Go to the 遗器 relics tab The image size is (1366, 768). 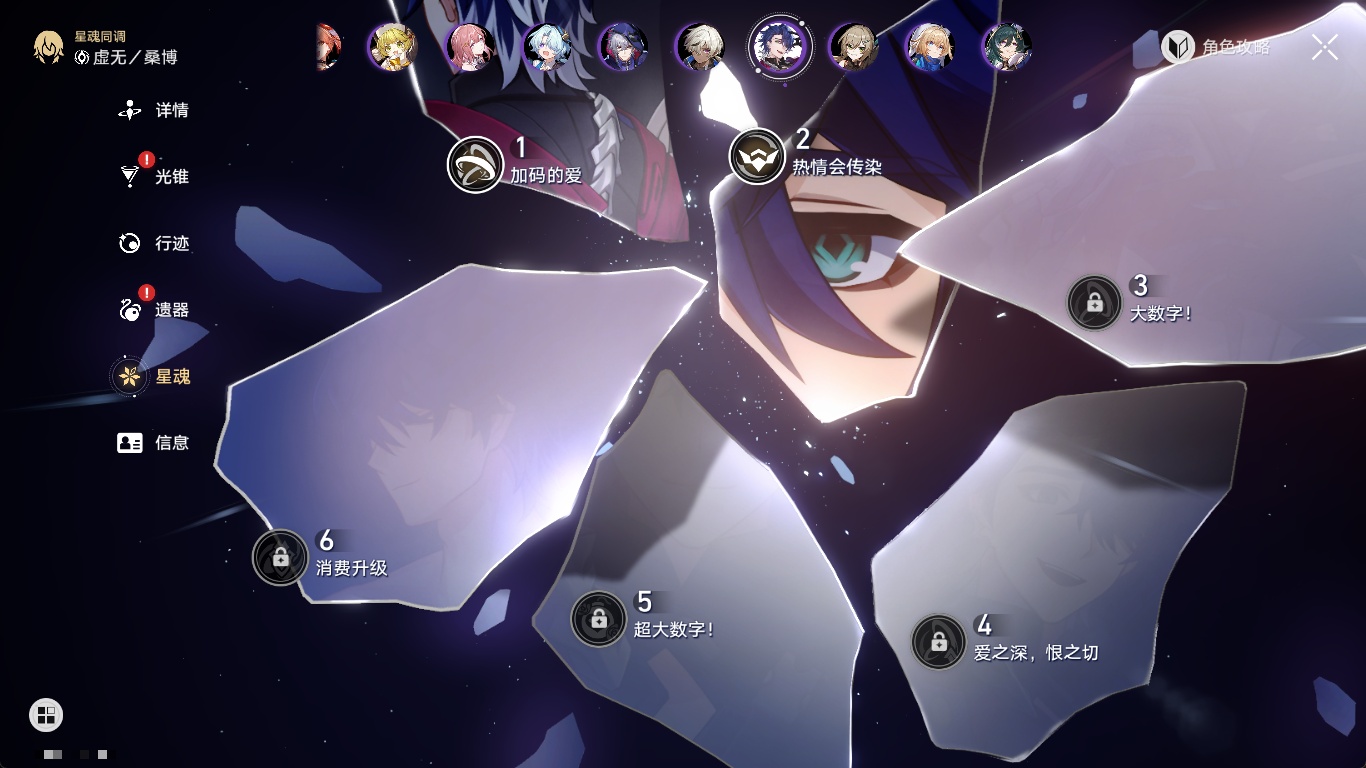[x=155, y=310]
